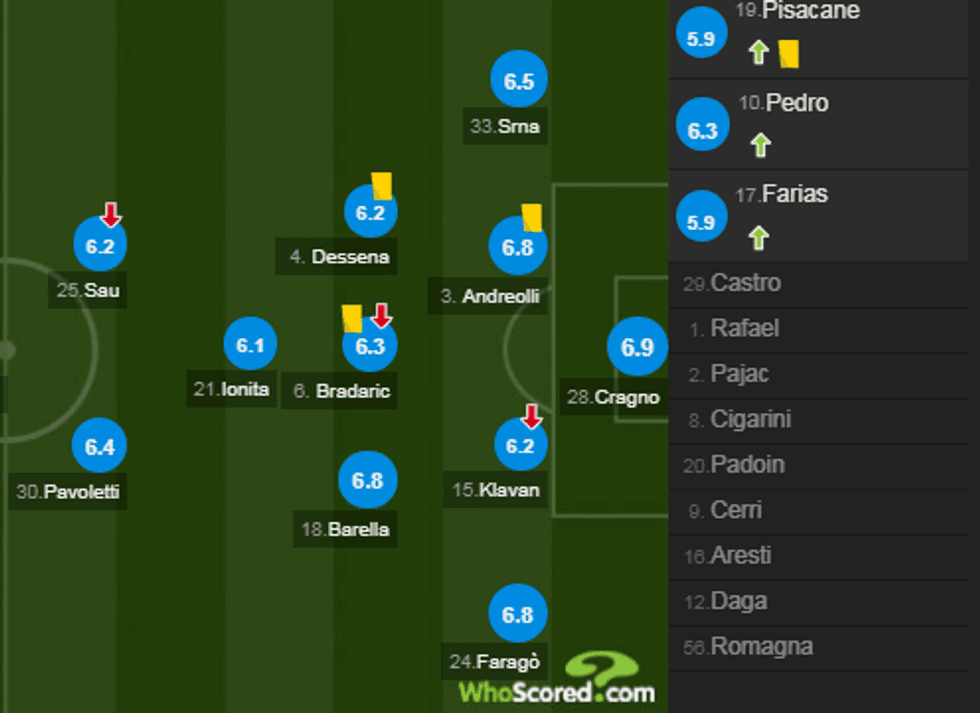Choose Cigarini in the substitutes list

tap(752, 420)
